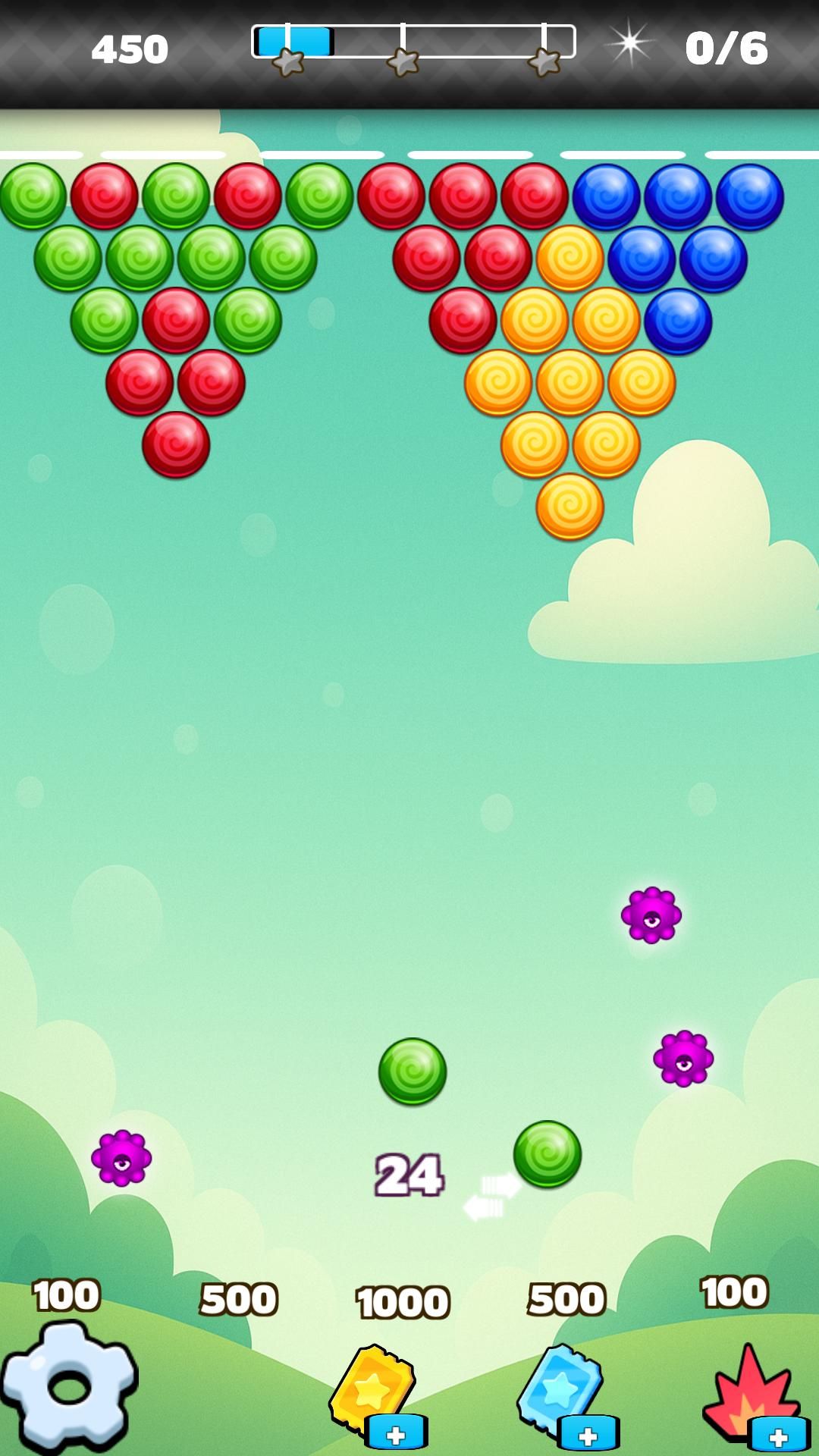Trigger the red explosion booster

(x=746, y=1389)
